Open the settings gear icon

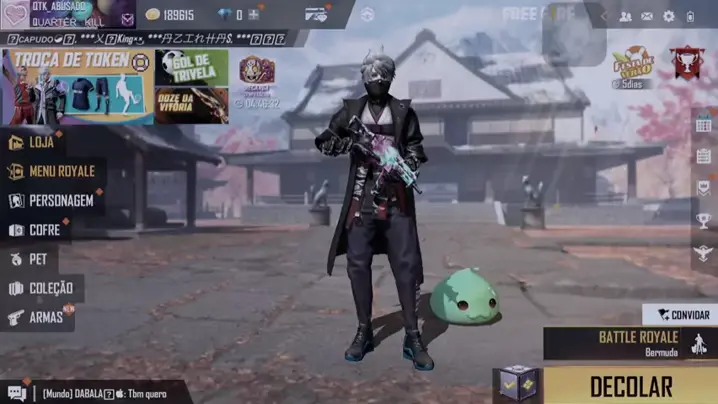669,16
